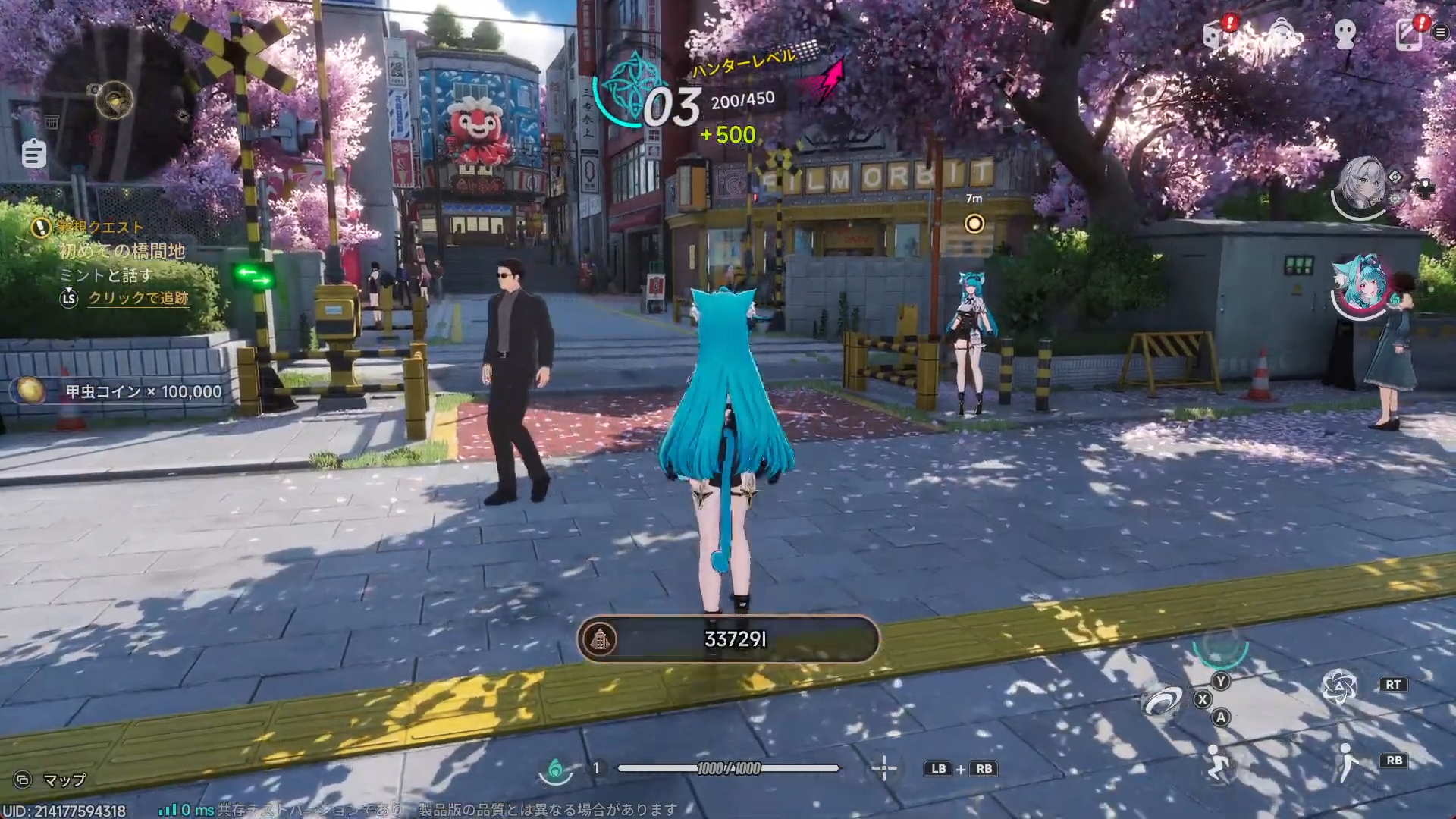Open the clipboard quest log icon
The width and height of the screenshot is (1456, 819).
[33, 153]
